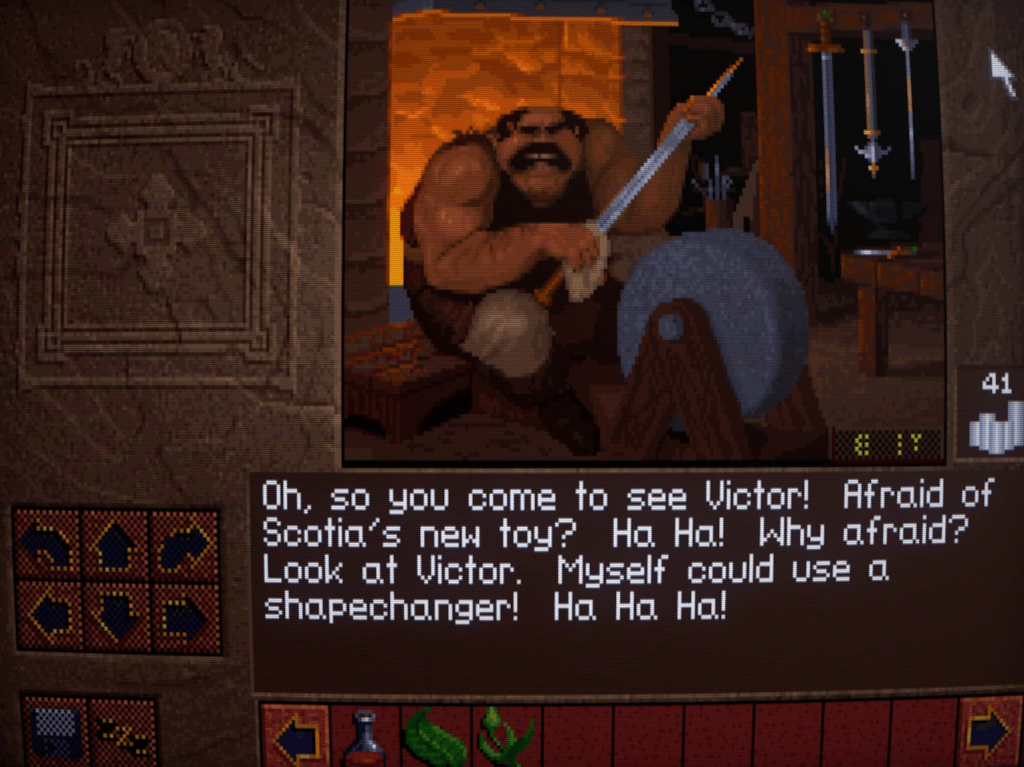The image size is (1024, 767).
Task: Turn left with the curved arrow
Action: tap(47, 544)
